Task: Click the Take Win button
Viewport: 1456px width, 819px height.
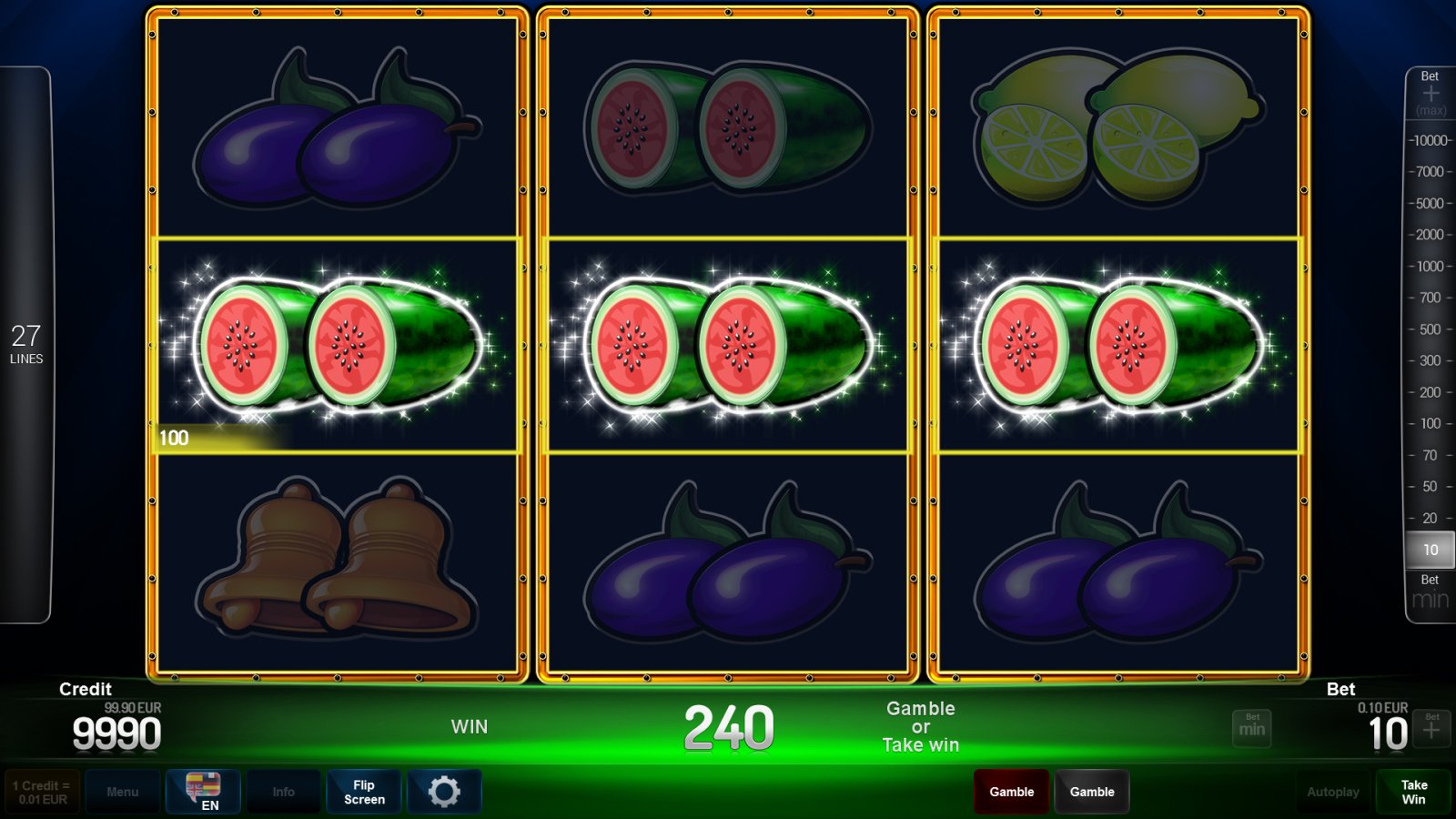Action: [1413, 791]
